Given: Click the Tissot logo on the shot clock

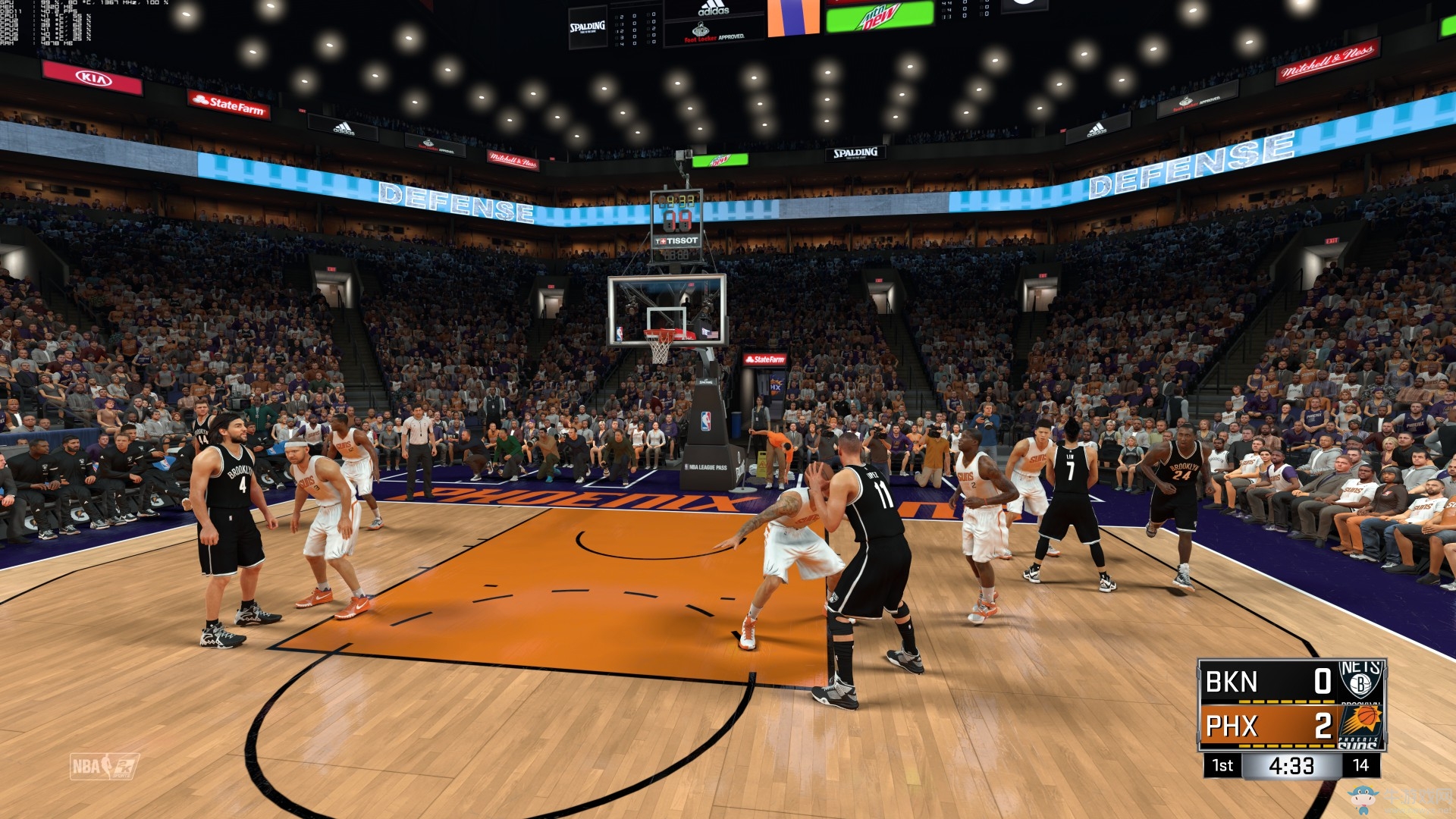Looking at the screenshot, I should [x=675, y=239].
